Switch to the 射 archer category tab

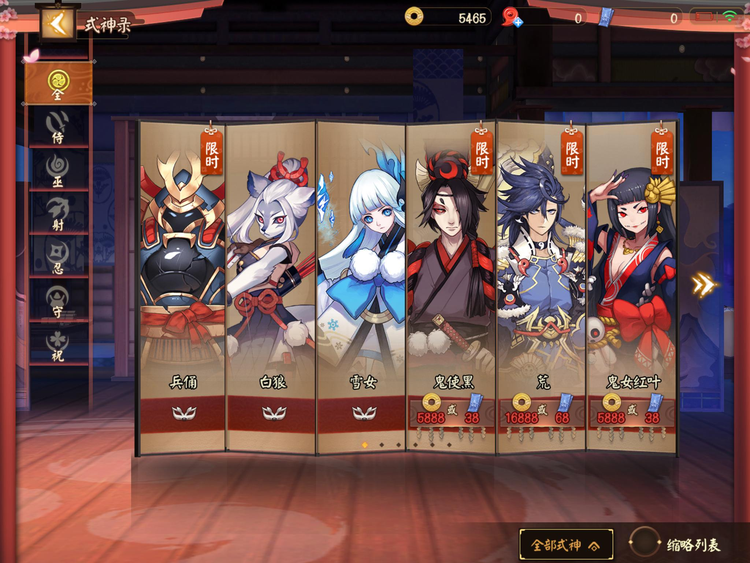pyautogui.click(x=58, y=211)
